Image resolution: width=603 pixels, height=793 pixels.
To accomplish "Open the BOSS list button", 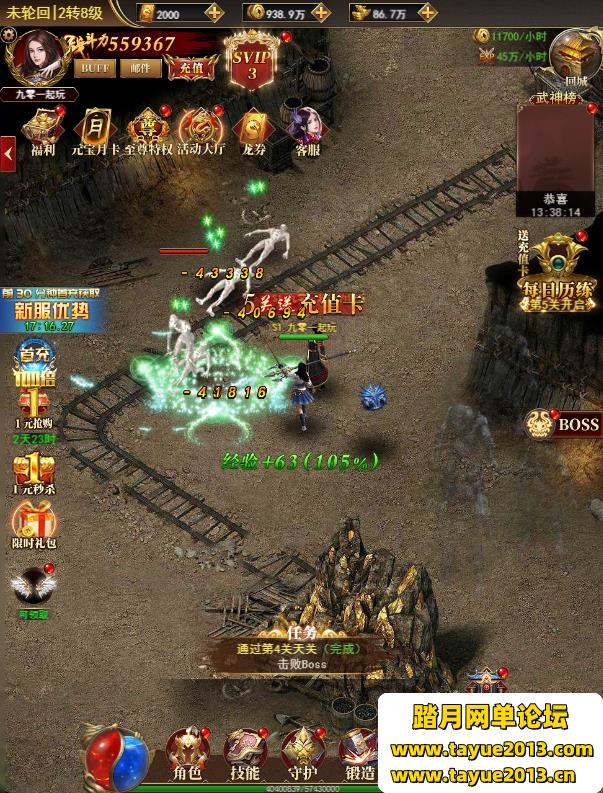I will 565,424.
